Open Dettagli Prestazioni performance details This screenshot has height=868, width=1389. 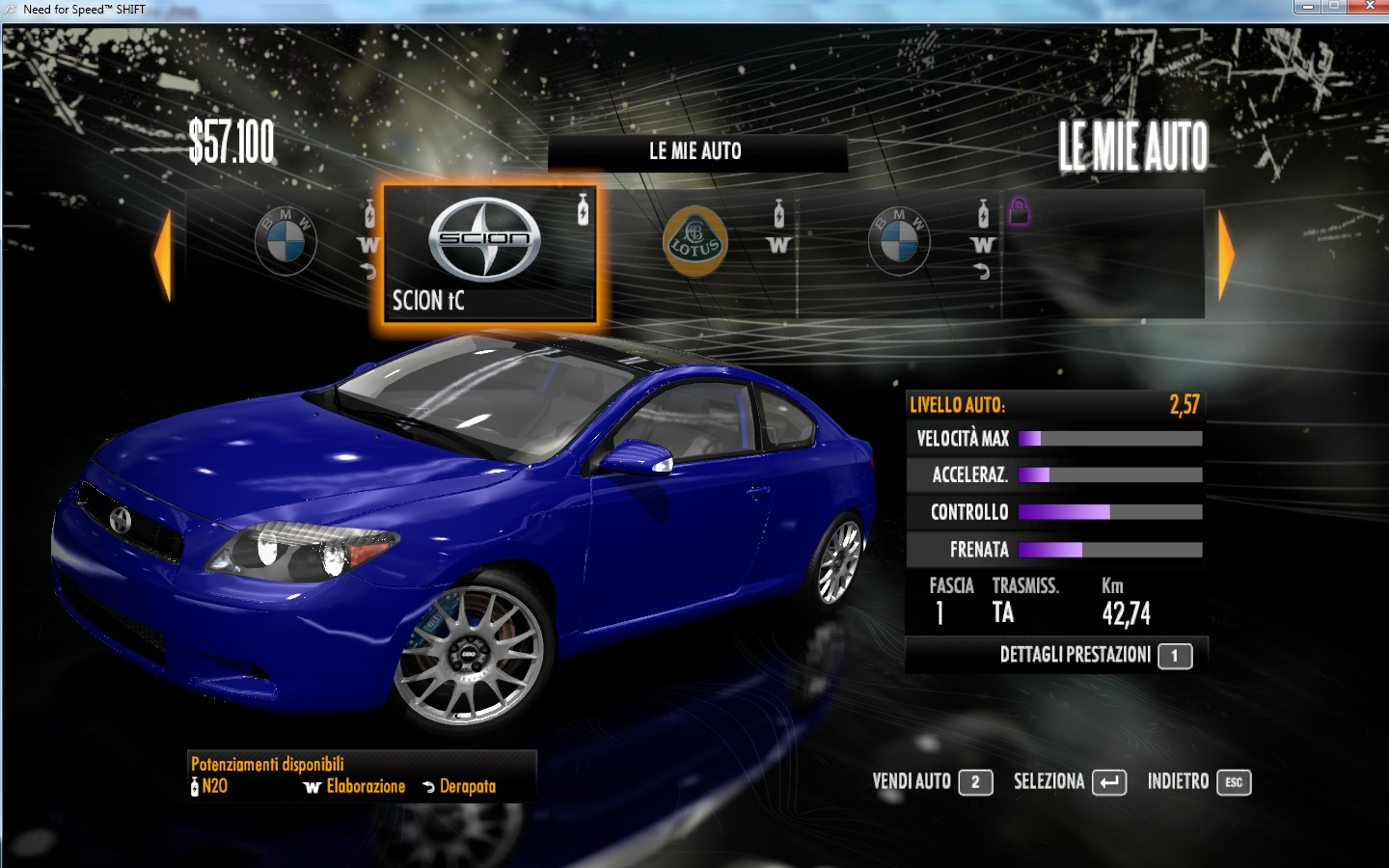(x=1095, y=656)
